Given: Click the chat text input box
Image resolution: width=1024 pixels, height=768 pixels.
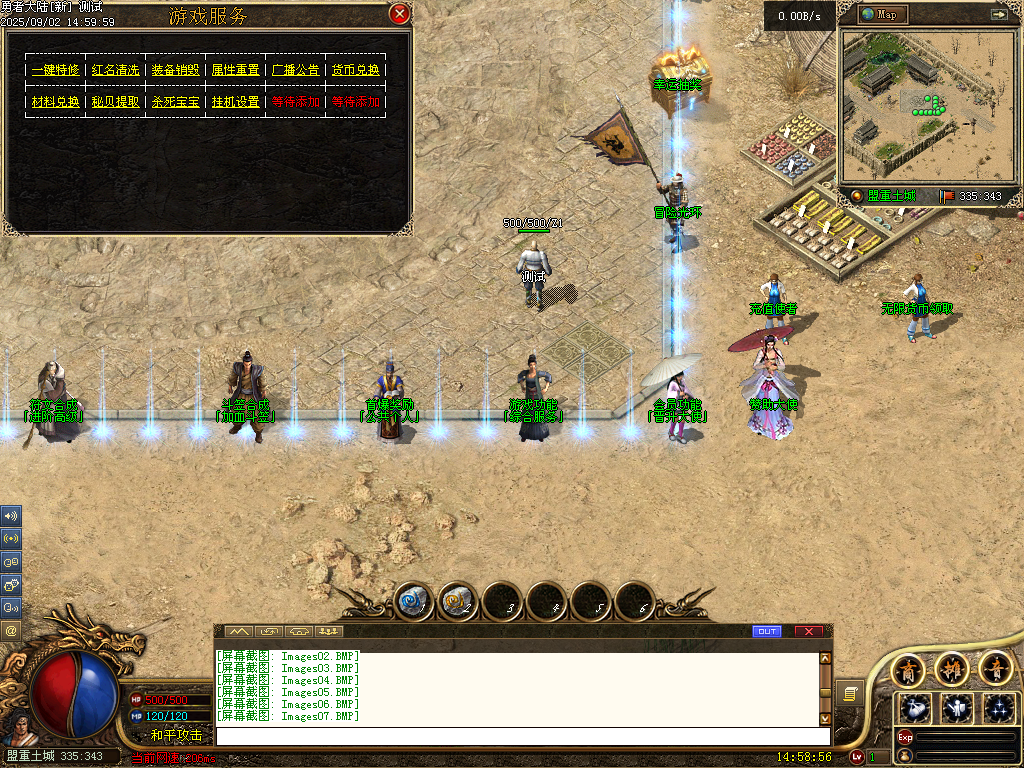Looking at the screenshot, I should (x=520, y=736).
